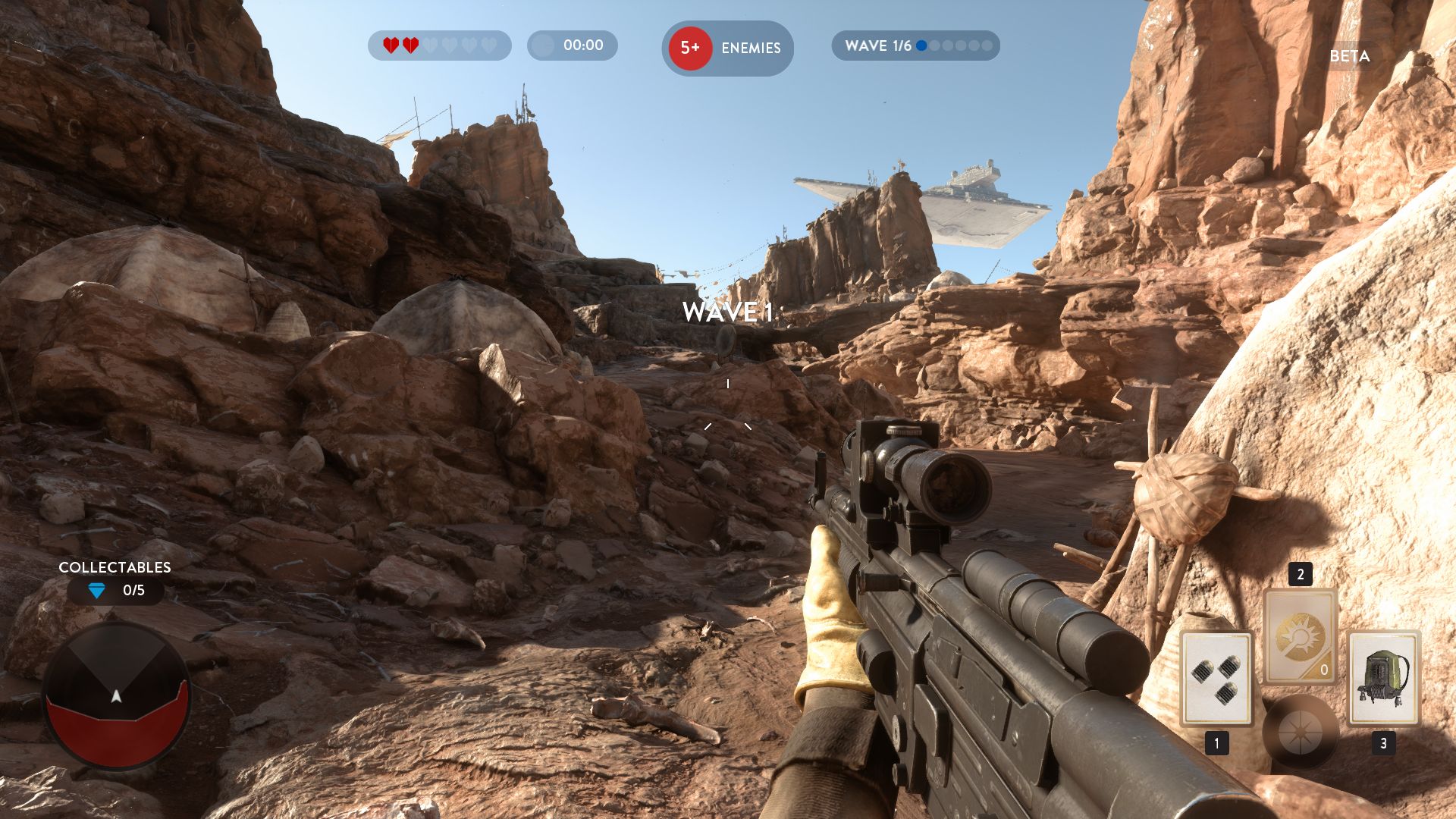Click the Wave 1/6 progress tracker
This screenshot has width=1456, height=819.
pyautogui.click(x=915, y=45)
